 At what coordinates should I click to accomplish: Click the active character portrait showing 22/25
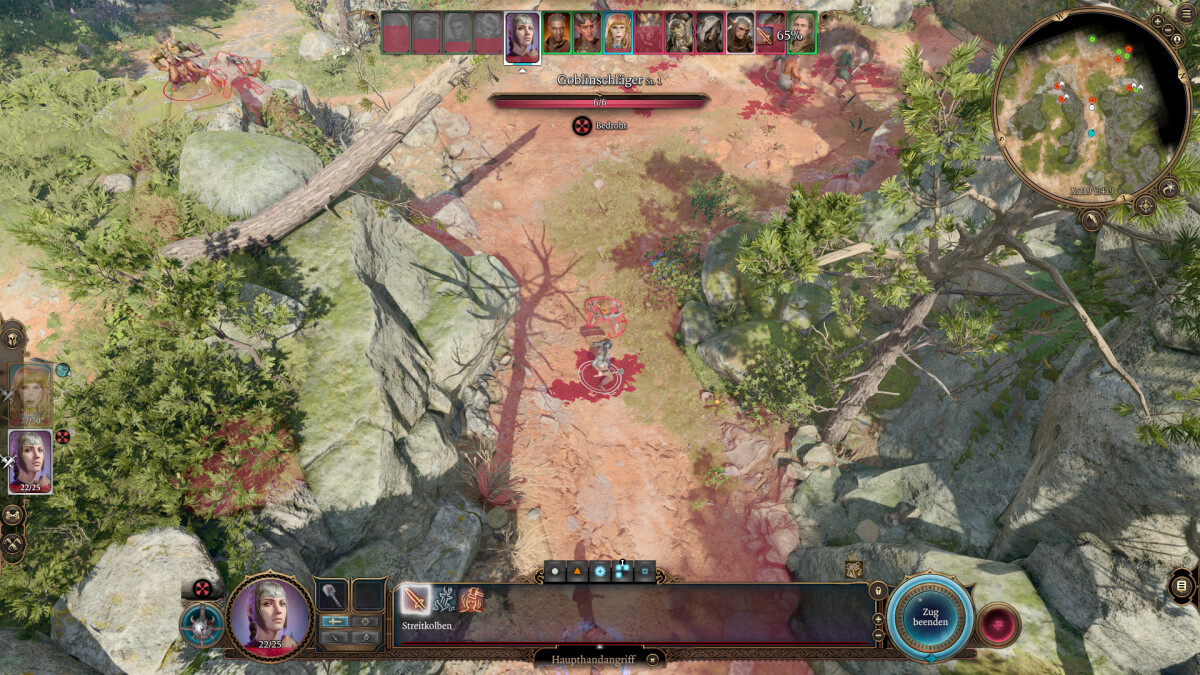point(270,617)
